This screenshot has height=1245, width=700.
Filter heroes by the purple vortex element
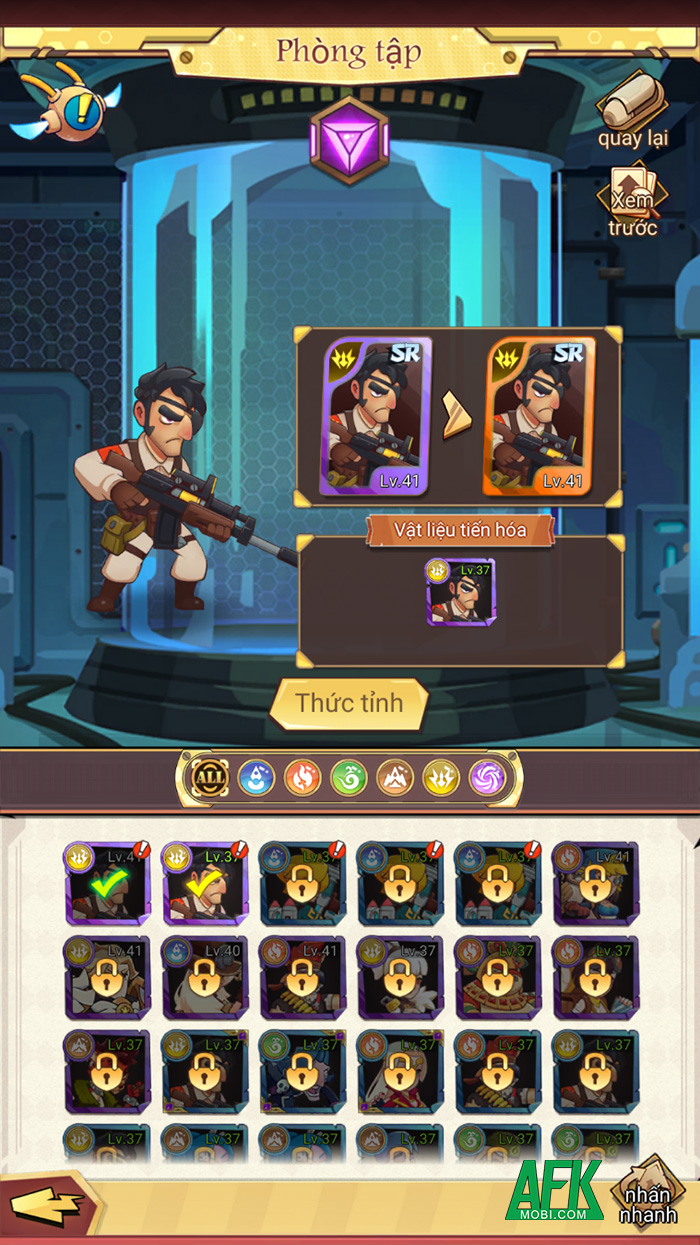click(488, 777)
